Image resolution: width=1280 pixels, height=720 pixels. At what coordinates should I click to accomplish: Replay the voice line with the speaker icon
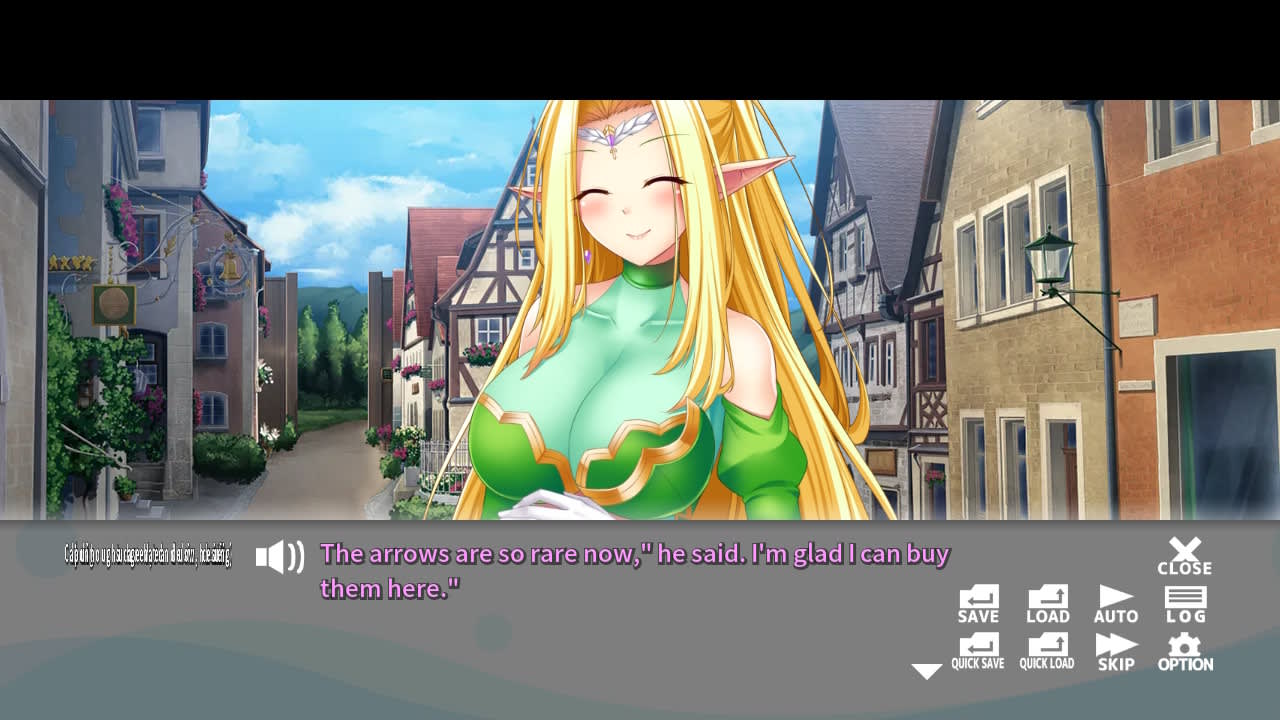(280, 558)
